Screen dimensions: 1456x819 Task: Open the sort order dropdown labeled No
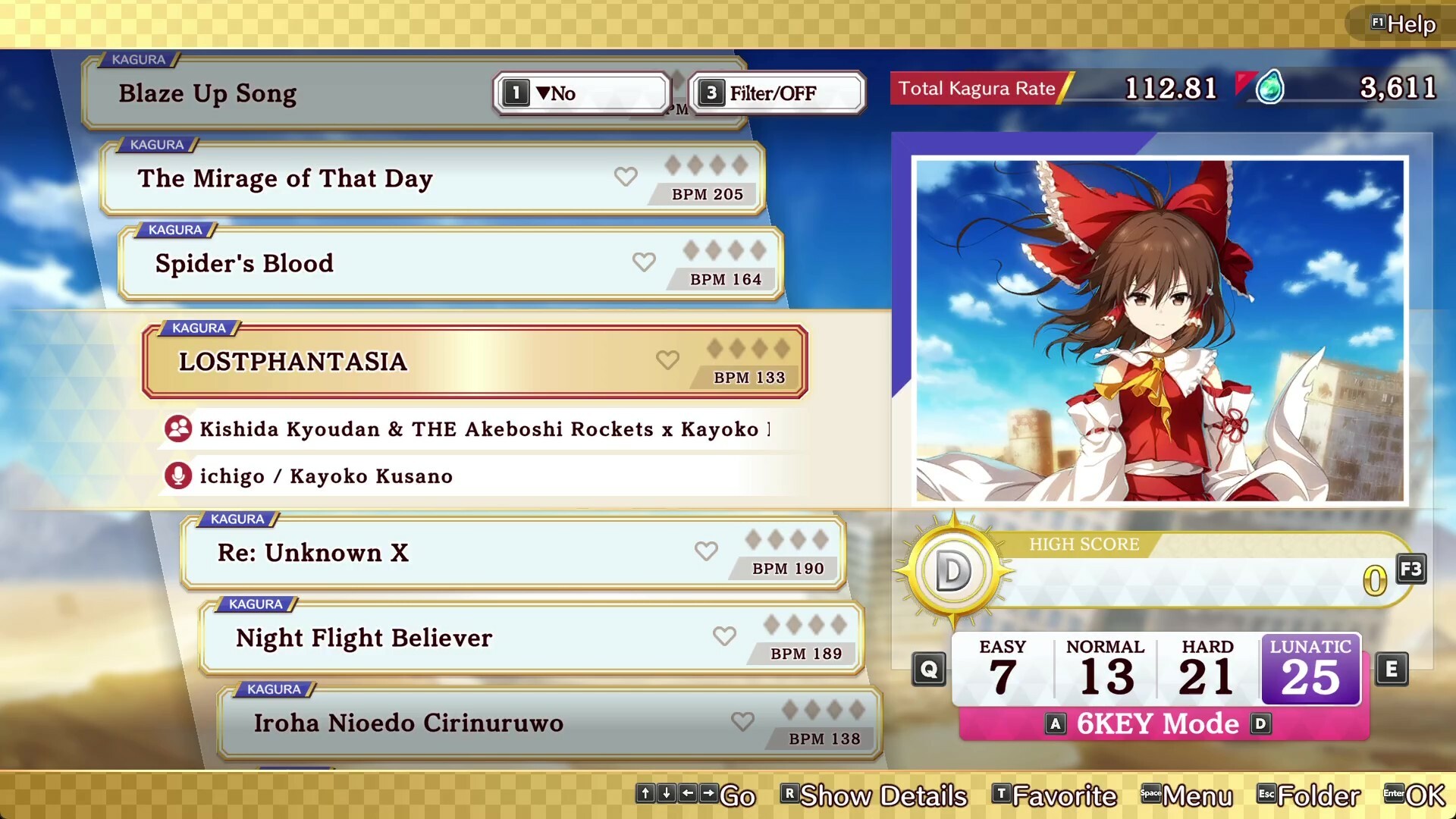[x=580, y=93]
